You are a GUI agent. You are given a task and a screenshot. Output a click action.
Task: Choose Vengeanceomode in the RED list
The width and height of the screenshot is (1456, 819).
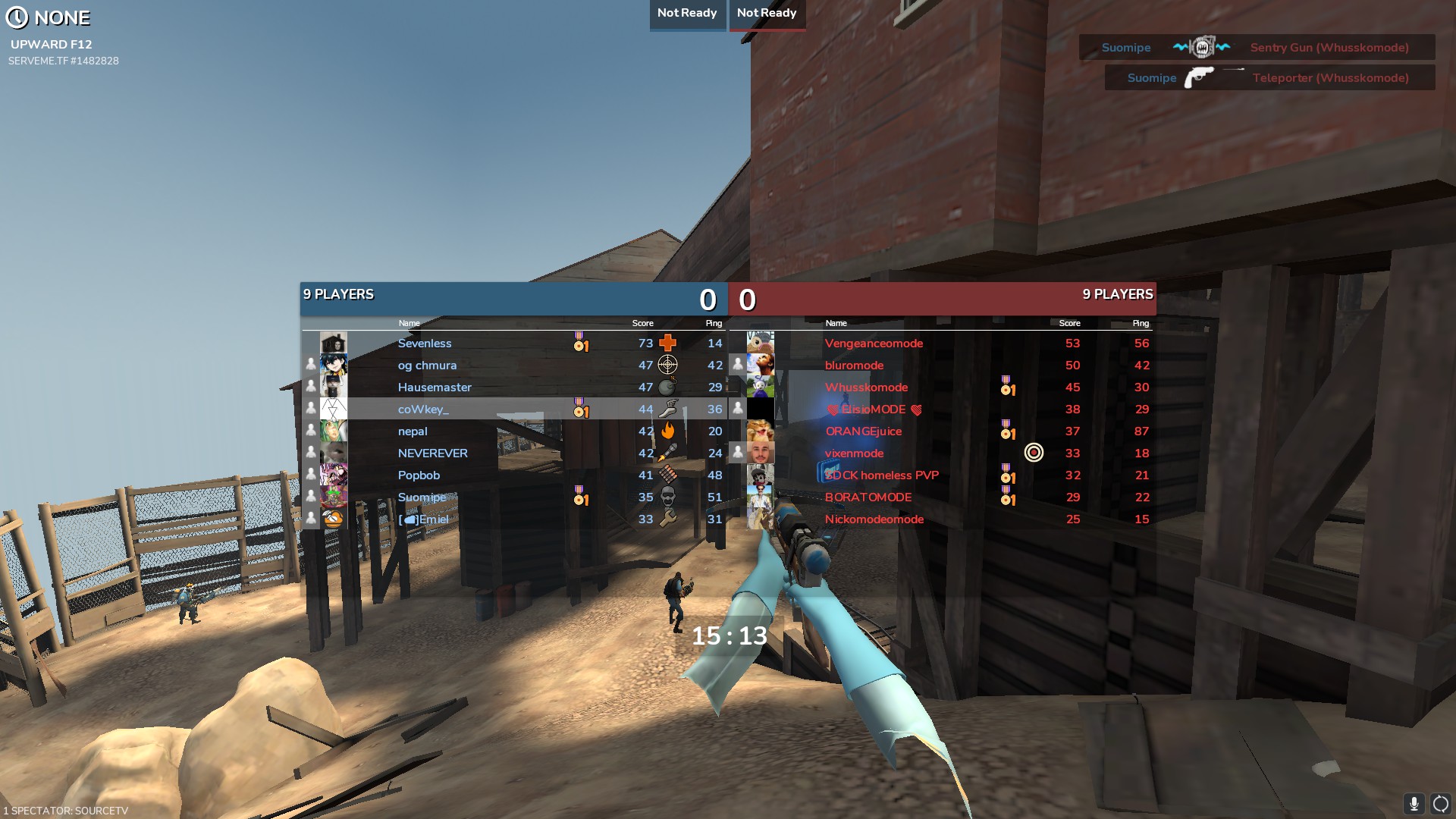pos(874,344)
